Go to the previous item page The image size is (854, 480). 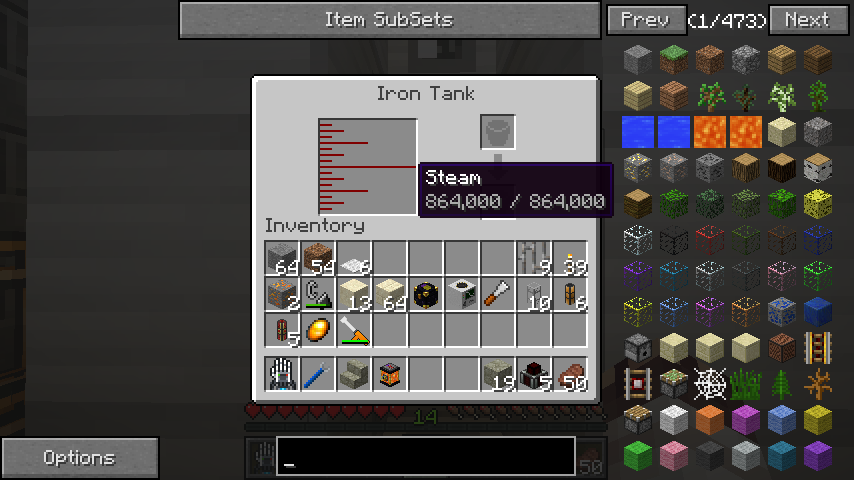pyautogui.click(x=645, y=20)
